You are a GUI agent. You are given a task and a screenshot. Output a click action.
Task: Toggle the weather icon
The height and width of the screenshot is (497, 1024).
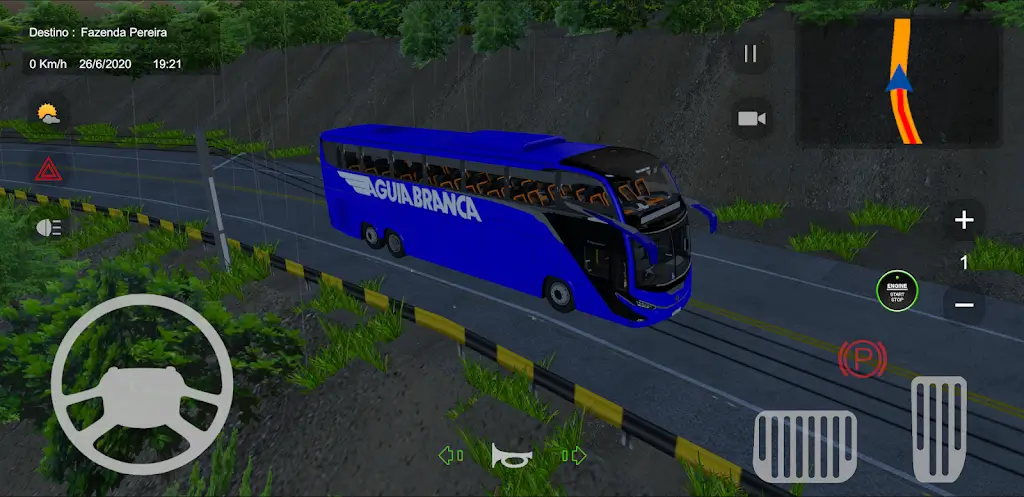(x=47, y=114)
